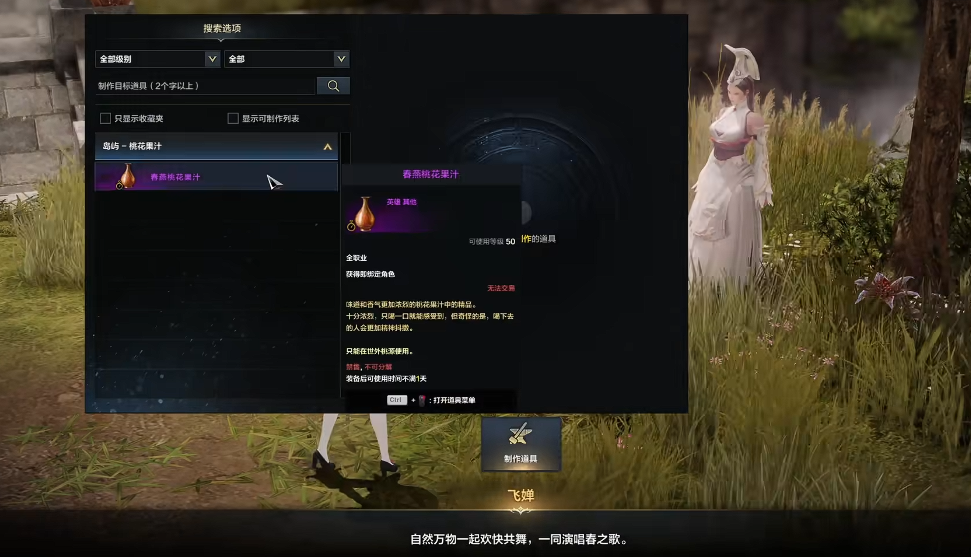
Task: Click the 制作道具 craft button
Action: 520,444
